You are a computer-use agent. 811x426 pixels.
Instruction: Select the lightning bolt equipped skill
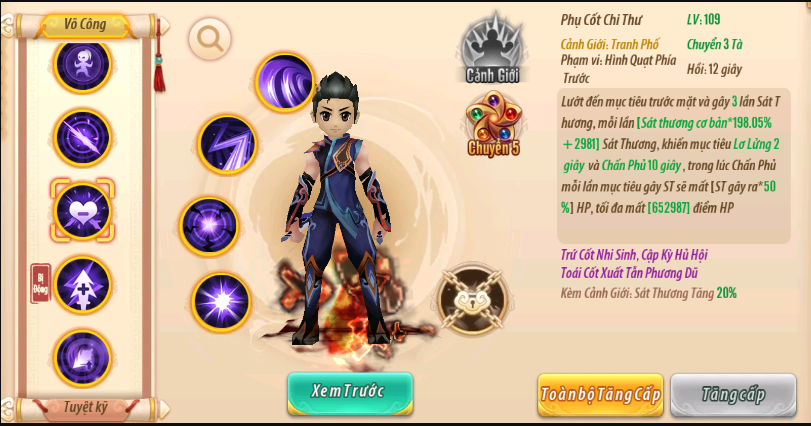pyautogui.click(x=228, y=144)
